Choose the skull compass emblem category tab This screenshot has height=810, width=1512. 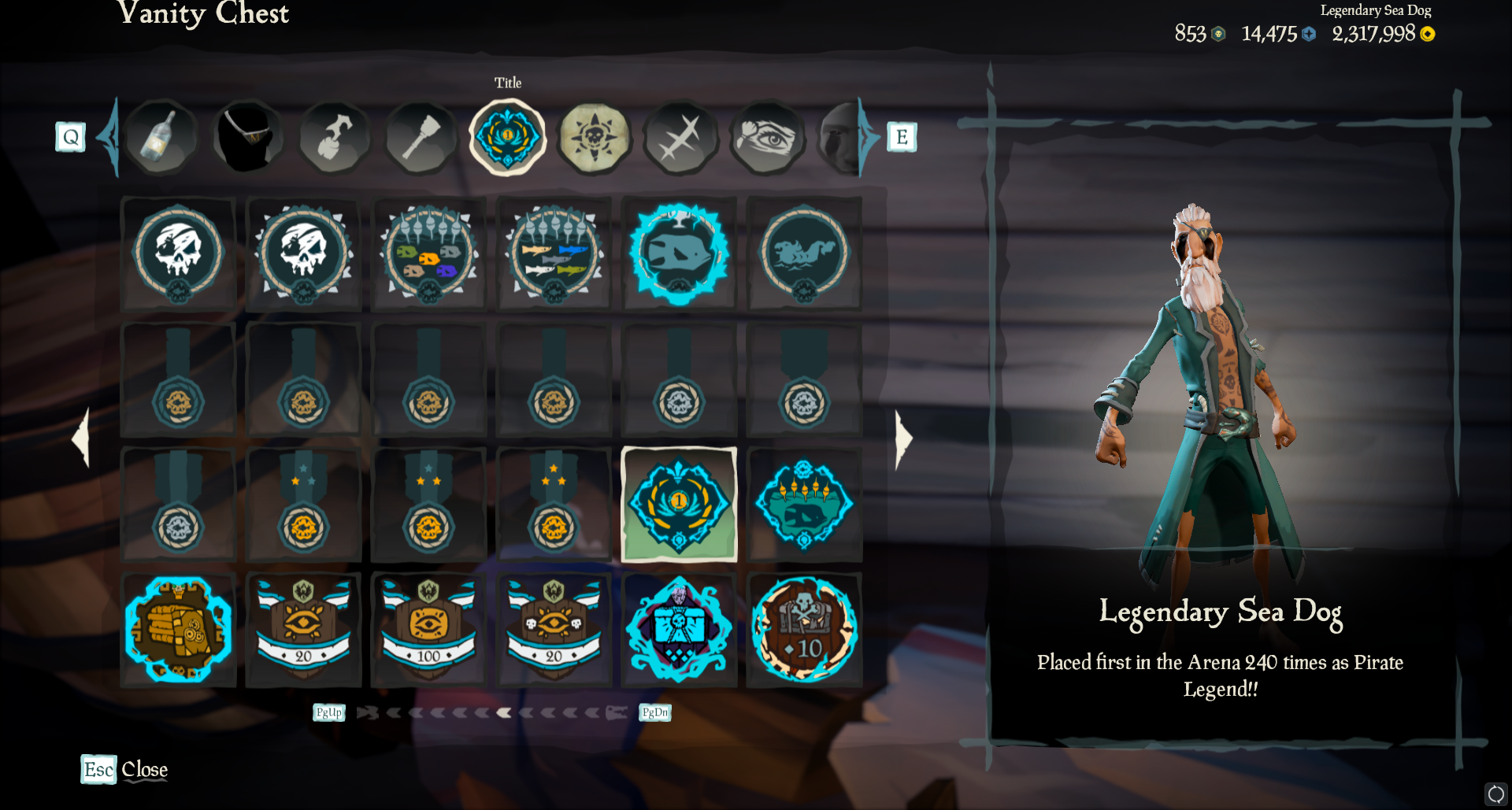coord(595,138)
